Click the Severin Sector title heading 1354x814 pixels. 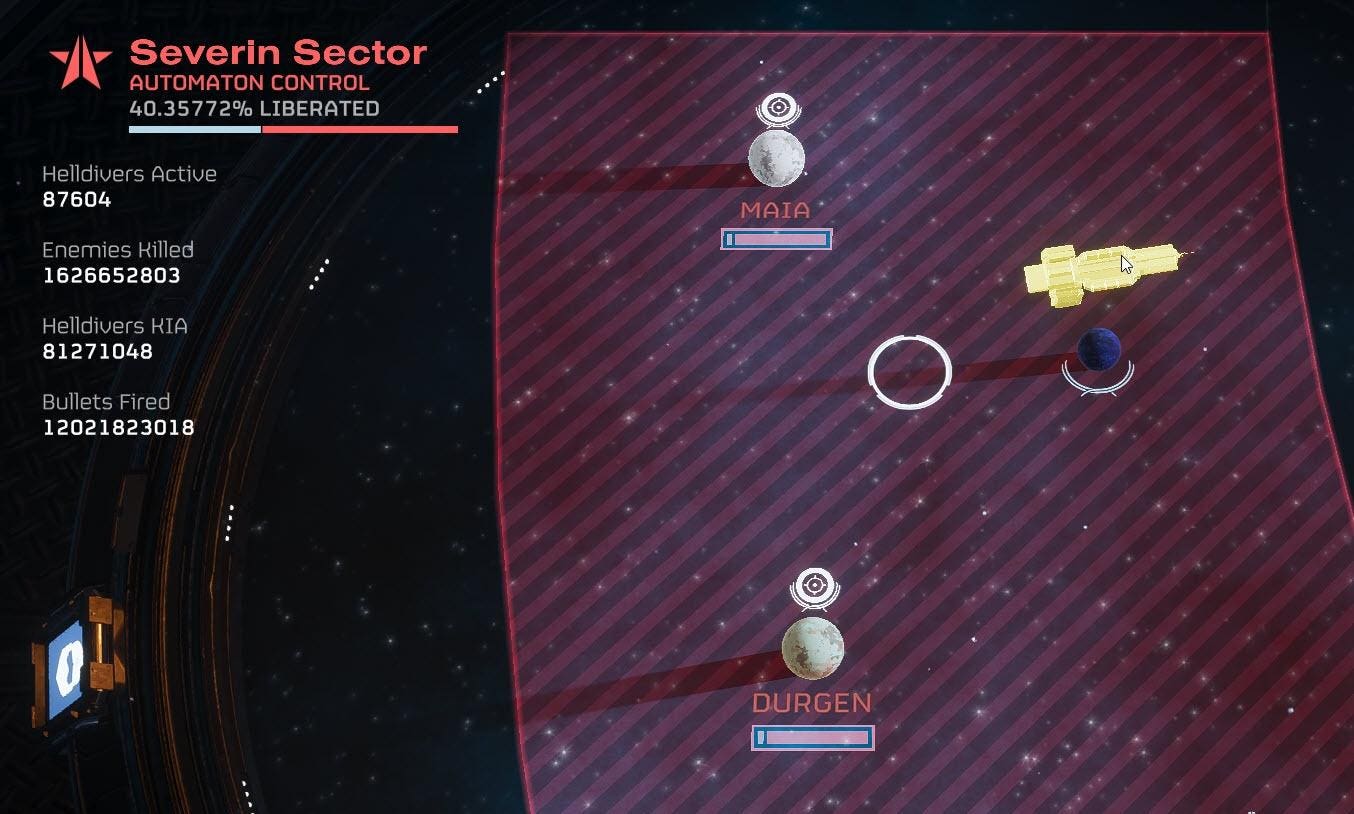(277, 54)
